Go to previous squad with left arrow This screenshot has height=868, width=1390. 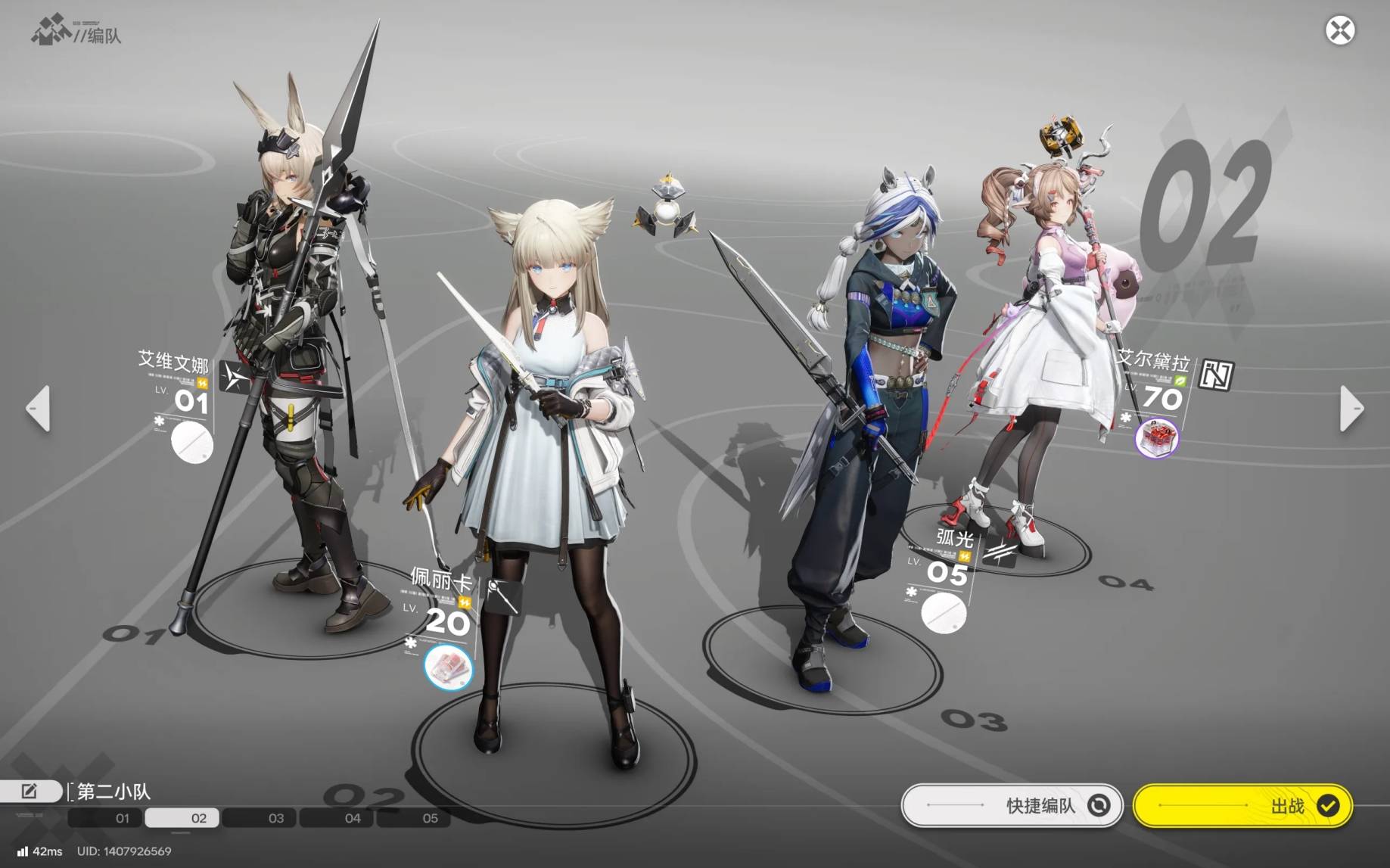(38, 409)
